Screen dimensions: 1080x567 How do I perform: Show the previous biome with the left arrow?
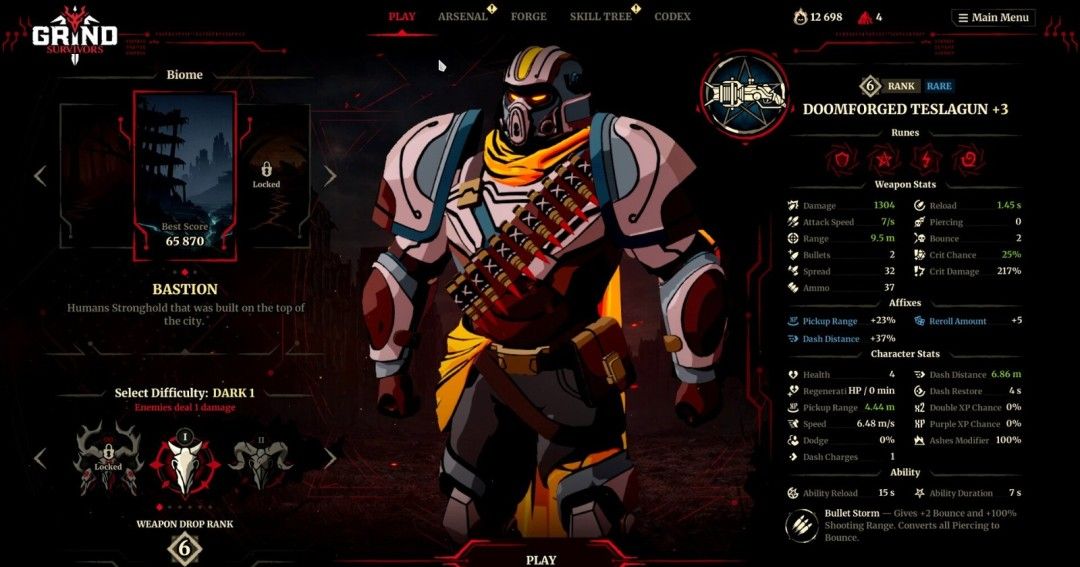40,176
